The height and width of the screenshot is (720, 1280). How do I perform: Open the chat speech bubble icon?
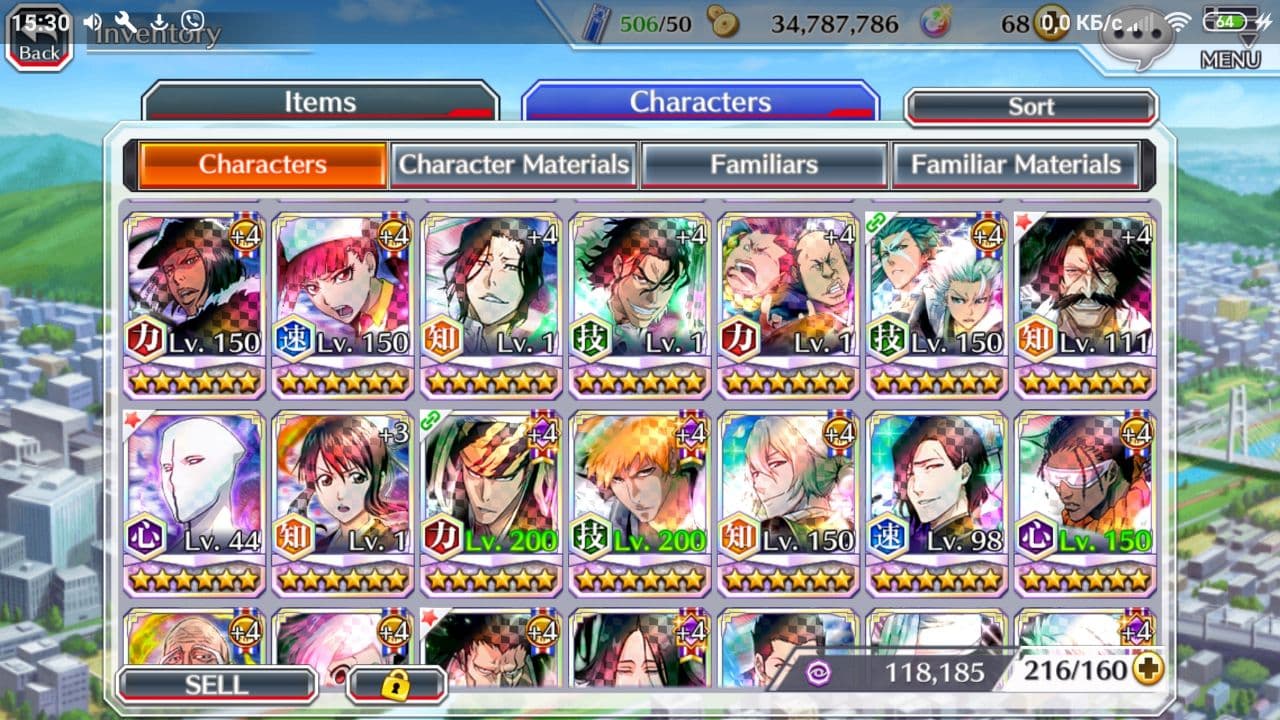coord(1137,40)
